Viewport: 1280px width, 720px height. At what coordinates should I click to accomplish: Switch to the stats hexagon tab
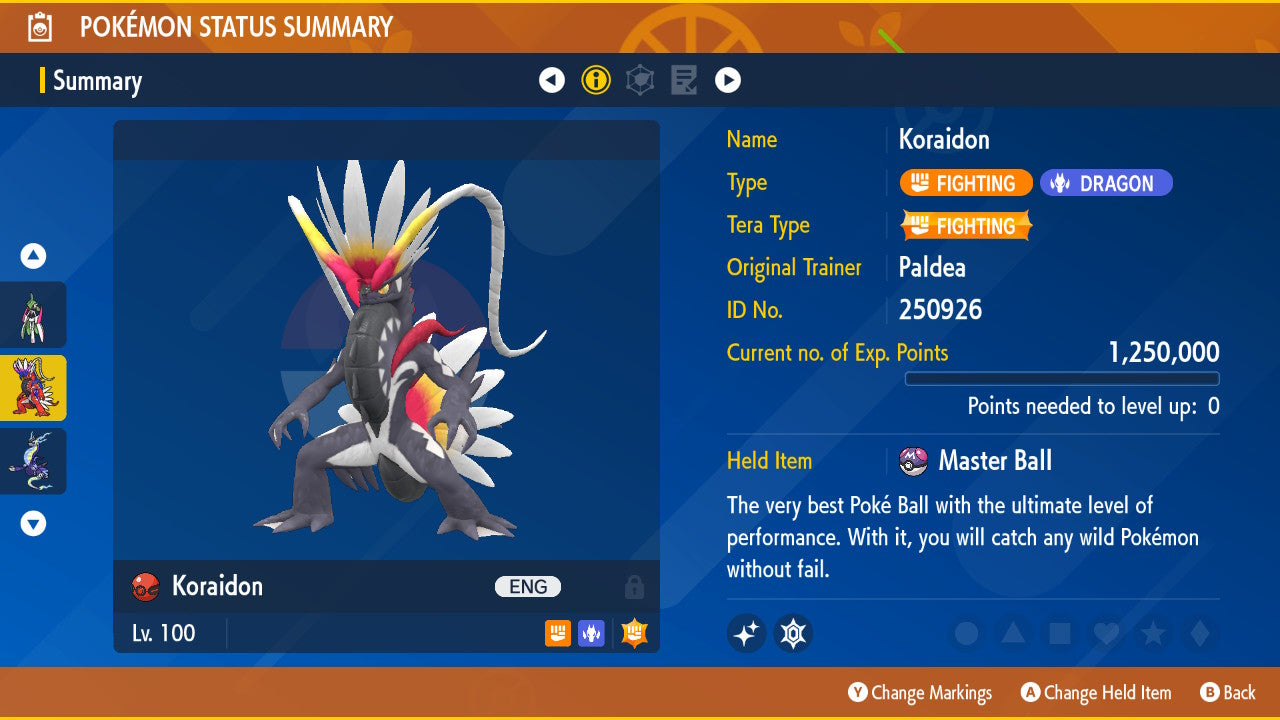(640, 80)
